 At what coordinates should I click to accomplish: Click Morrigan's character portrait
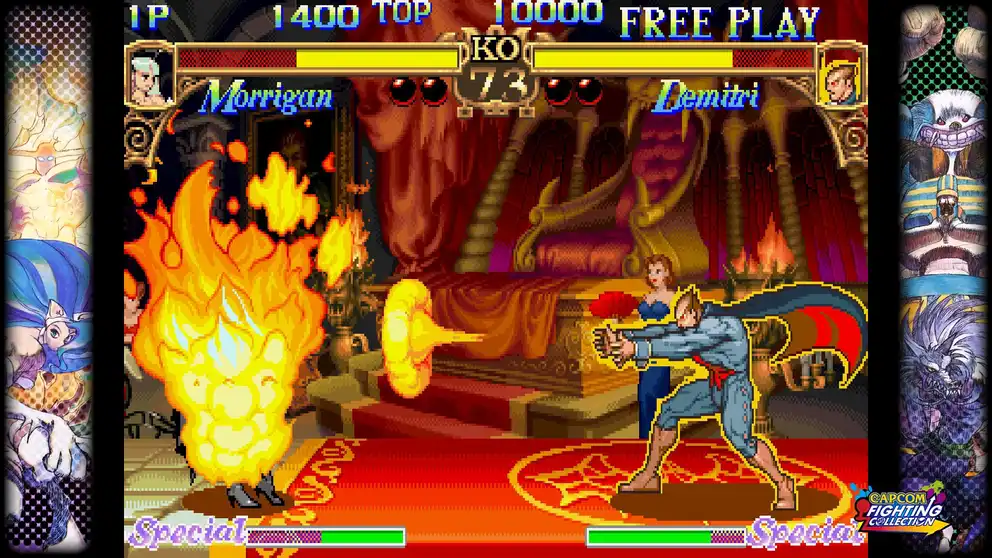click(x=150, y=76)
